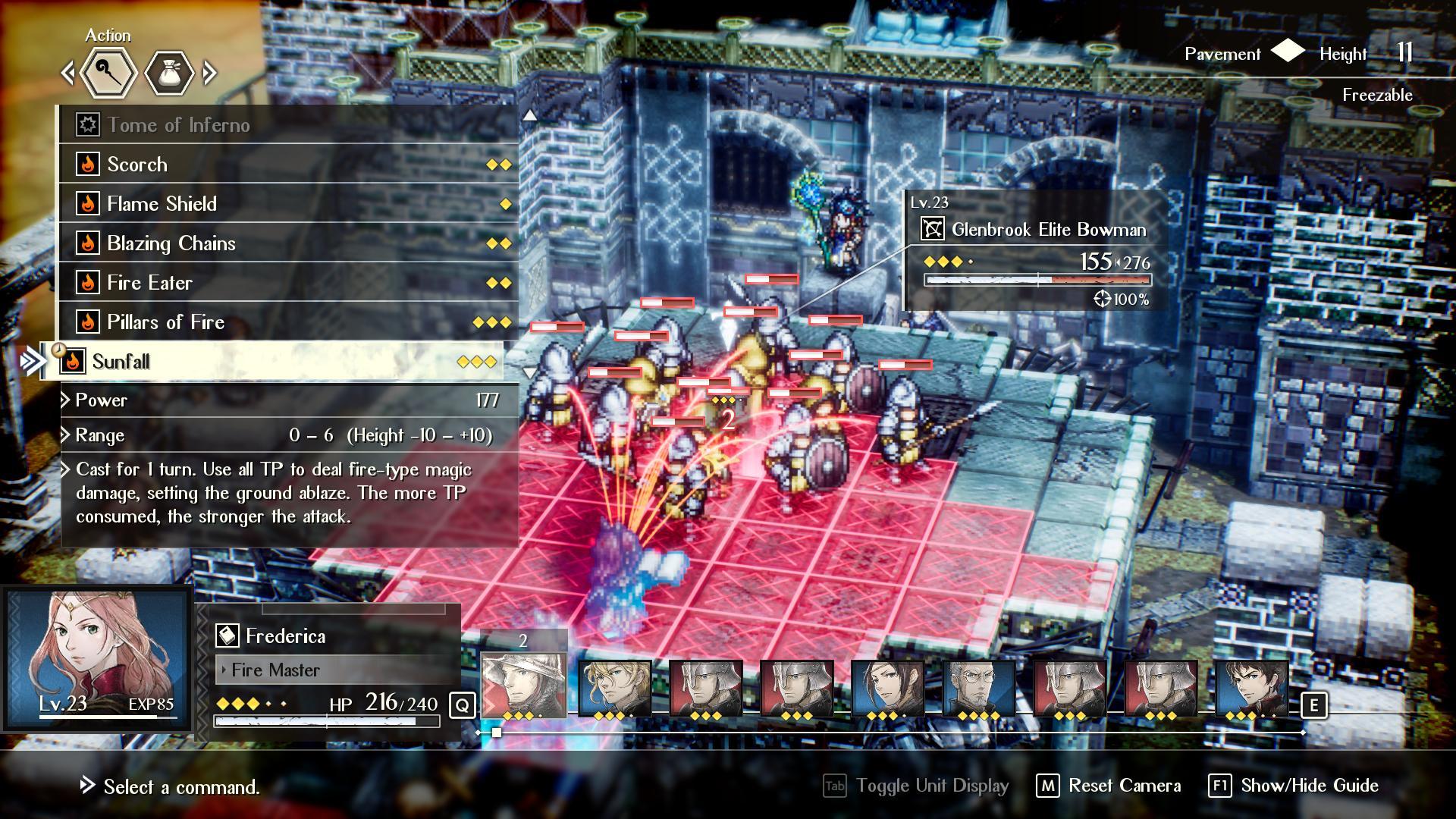The width and height of the screenshot is (1456, 819).
Task: Click the right arrow beside Action tabs
Action: [210, 74]
